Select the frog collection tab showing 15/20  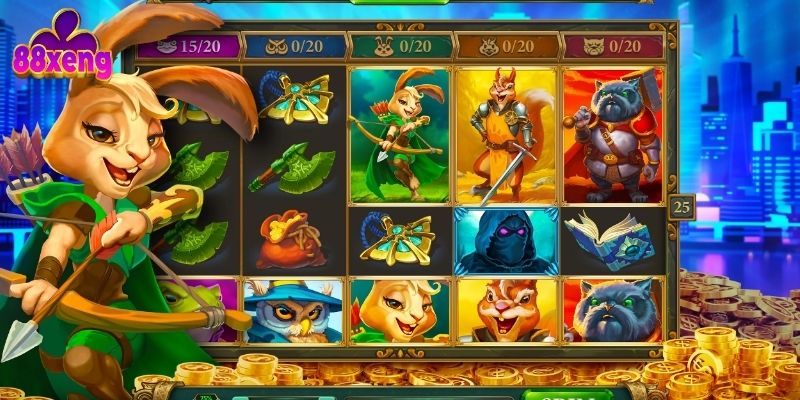pyautogui.click(x=190, y=46)
